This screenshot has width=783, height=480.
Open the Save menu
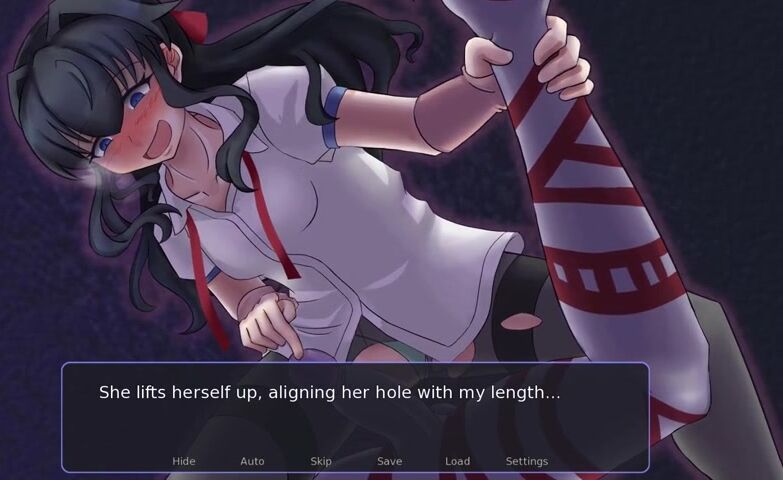click(x=389, y=461)
